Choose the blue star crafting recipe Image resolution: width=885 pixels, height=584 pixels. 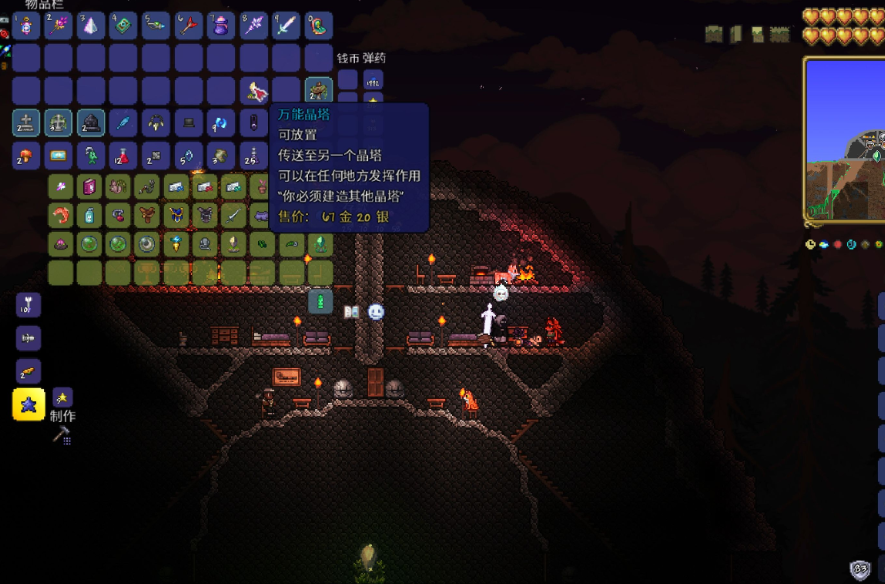[x=28, y=403]
